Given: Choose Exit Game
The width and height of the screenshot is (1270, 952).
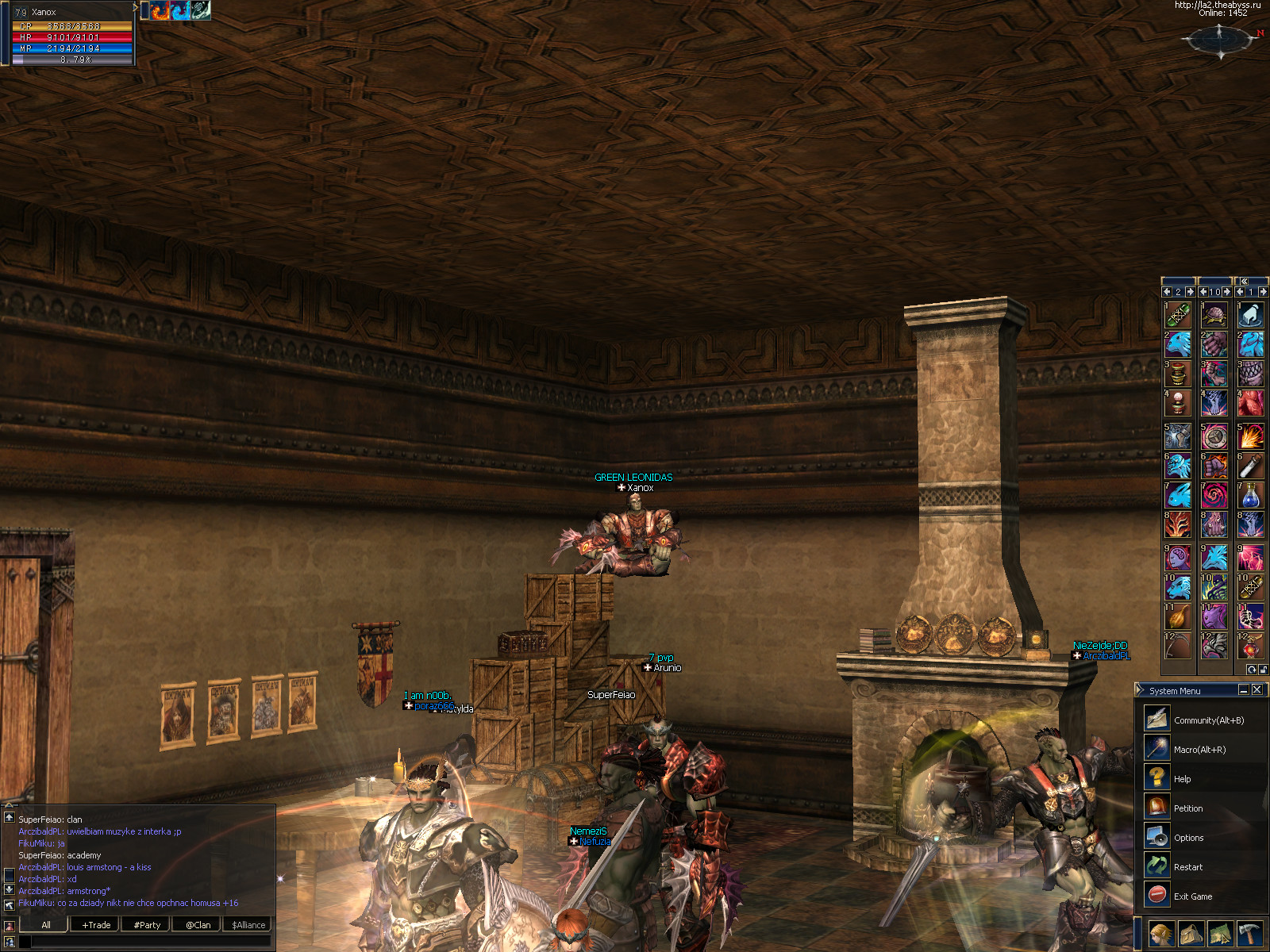Looking at the screenshot, I should [1192, 896].
